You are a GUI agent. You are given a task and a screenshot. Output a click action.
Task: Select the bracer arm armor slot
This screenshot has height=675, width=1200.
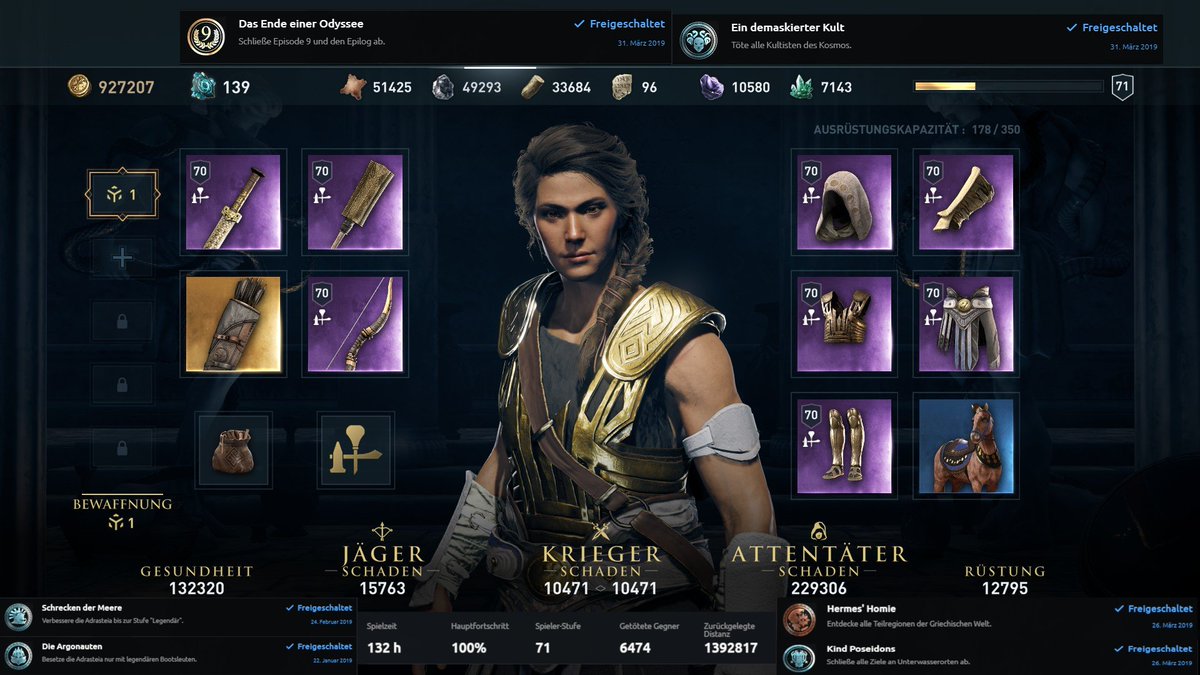point(966,201)
